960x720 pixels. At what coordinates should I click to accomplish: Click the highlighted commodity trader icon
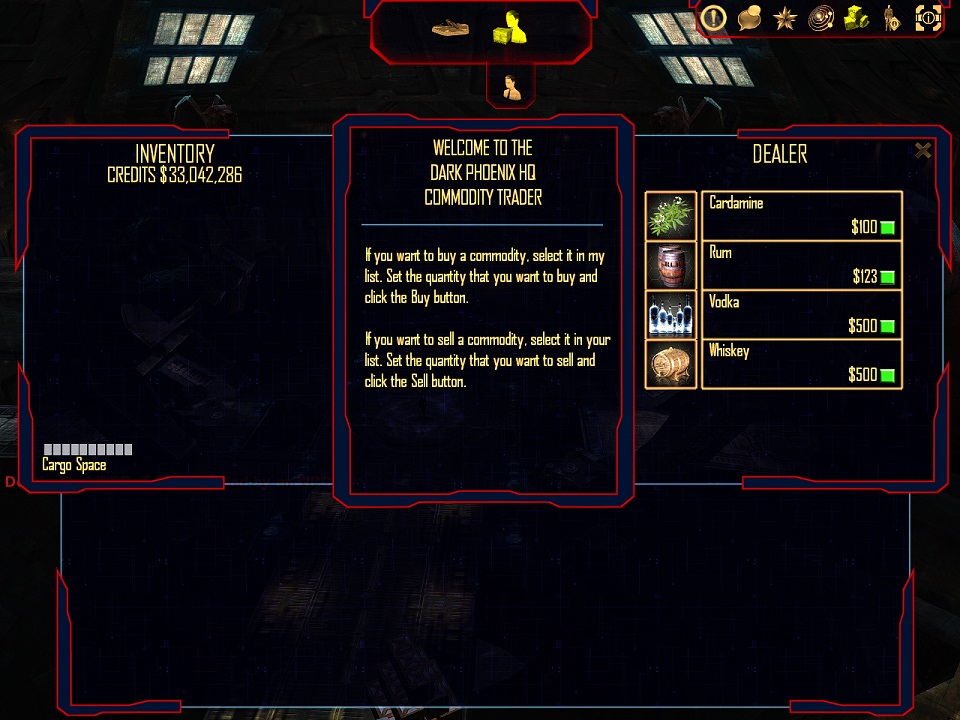[510, 28]
